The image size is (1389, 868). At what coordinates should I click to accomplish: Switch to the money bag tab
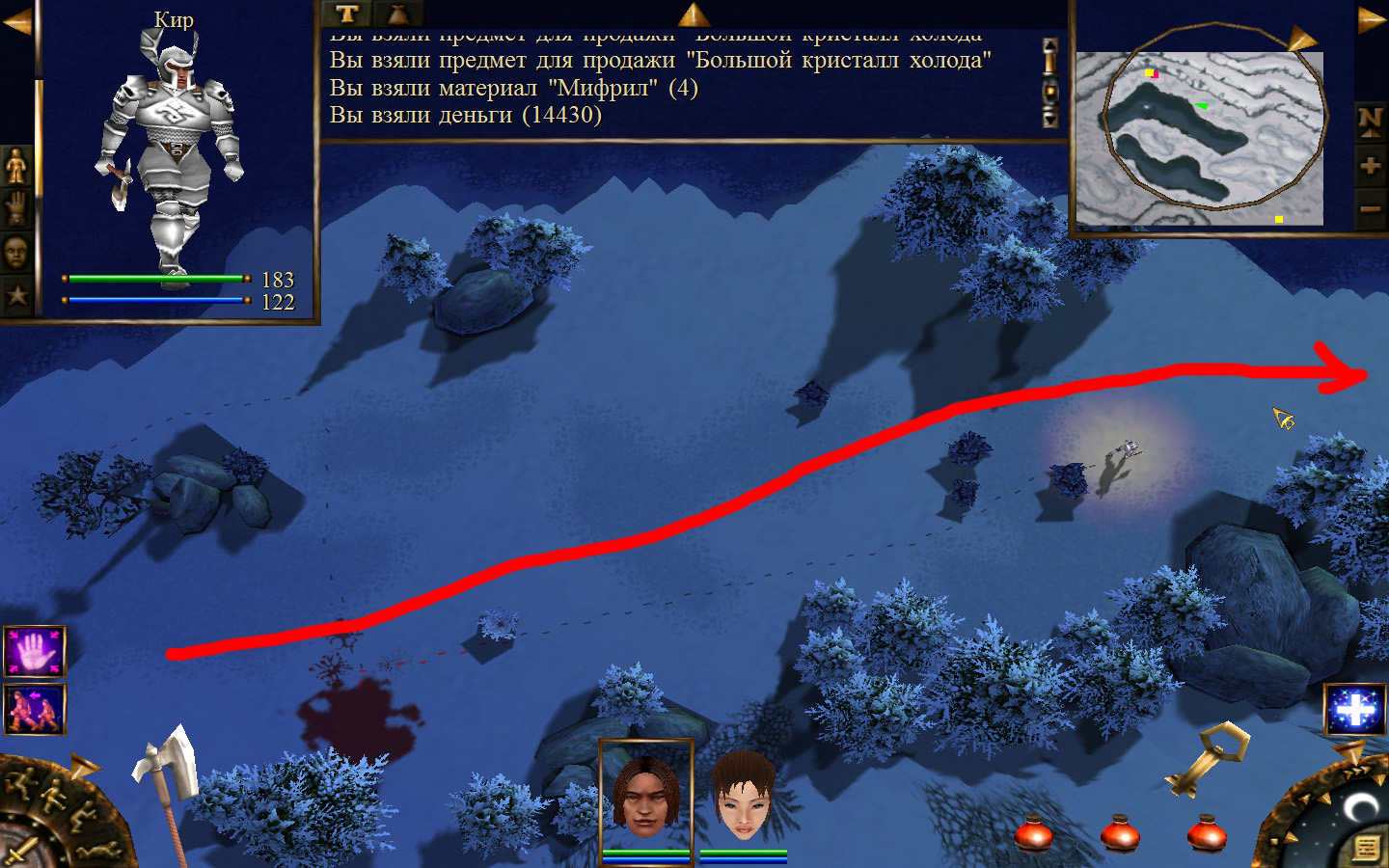(x=398, y=14)
